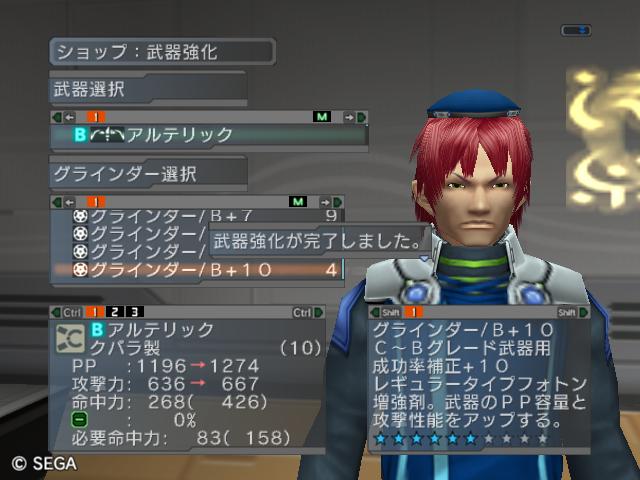
Task: Open tab 3 of weapon details
Action: click(132, 313)
